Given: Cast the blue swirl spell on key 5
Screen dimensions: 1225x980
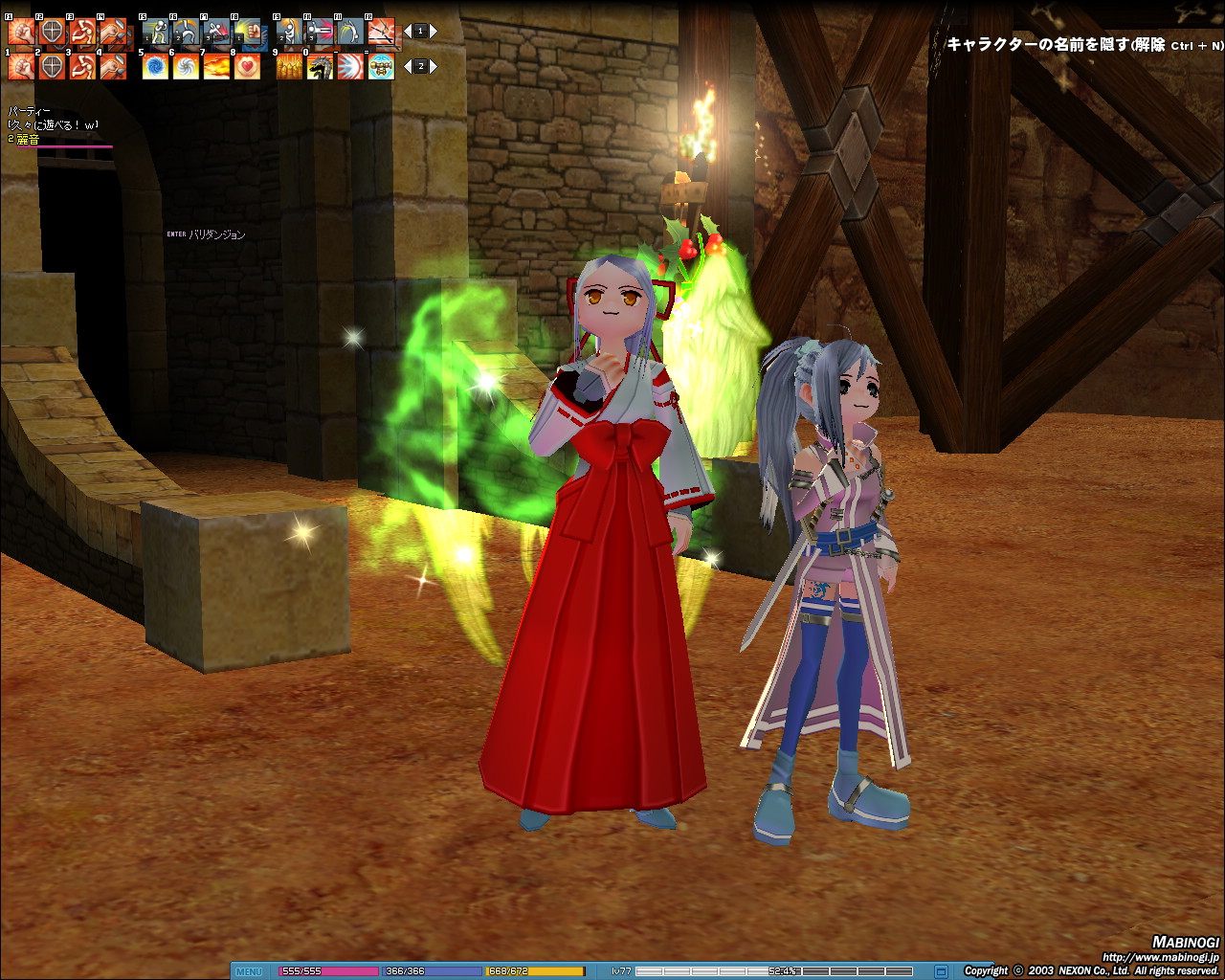Looking at the screenshot, I should pos(155,67).
